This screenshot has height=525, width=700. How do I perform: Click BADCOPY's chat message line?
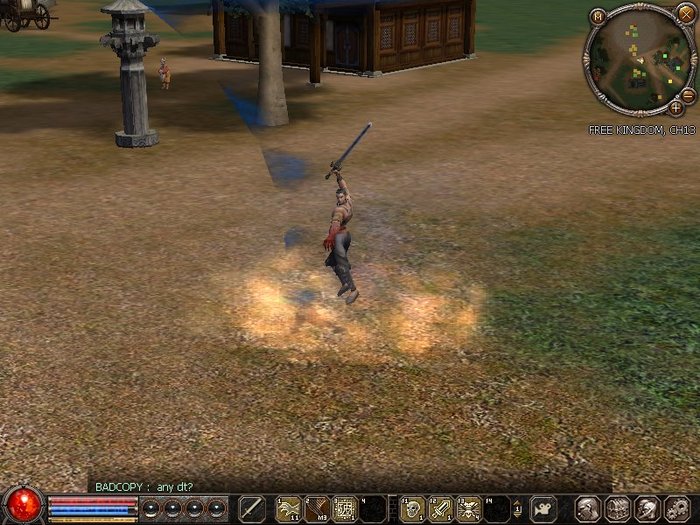pyautogui.click(x=144, y=487)
